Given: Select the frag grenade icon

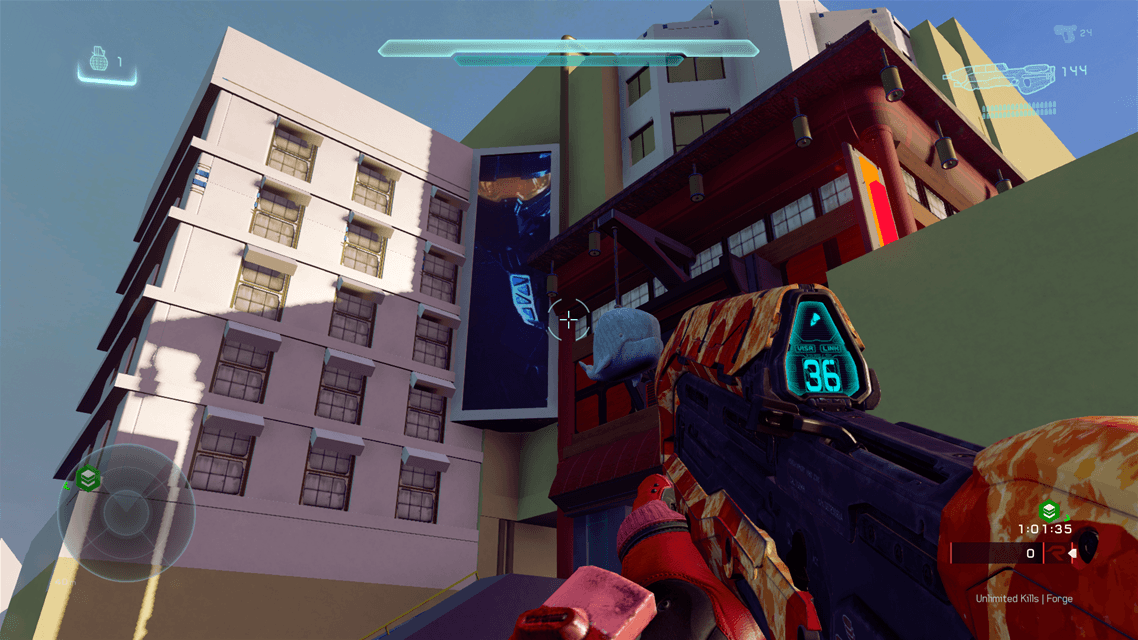Looking at the screenshot, I should [x=98, y=61].
